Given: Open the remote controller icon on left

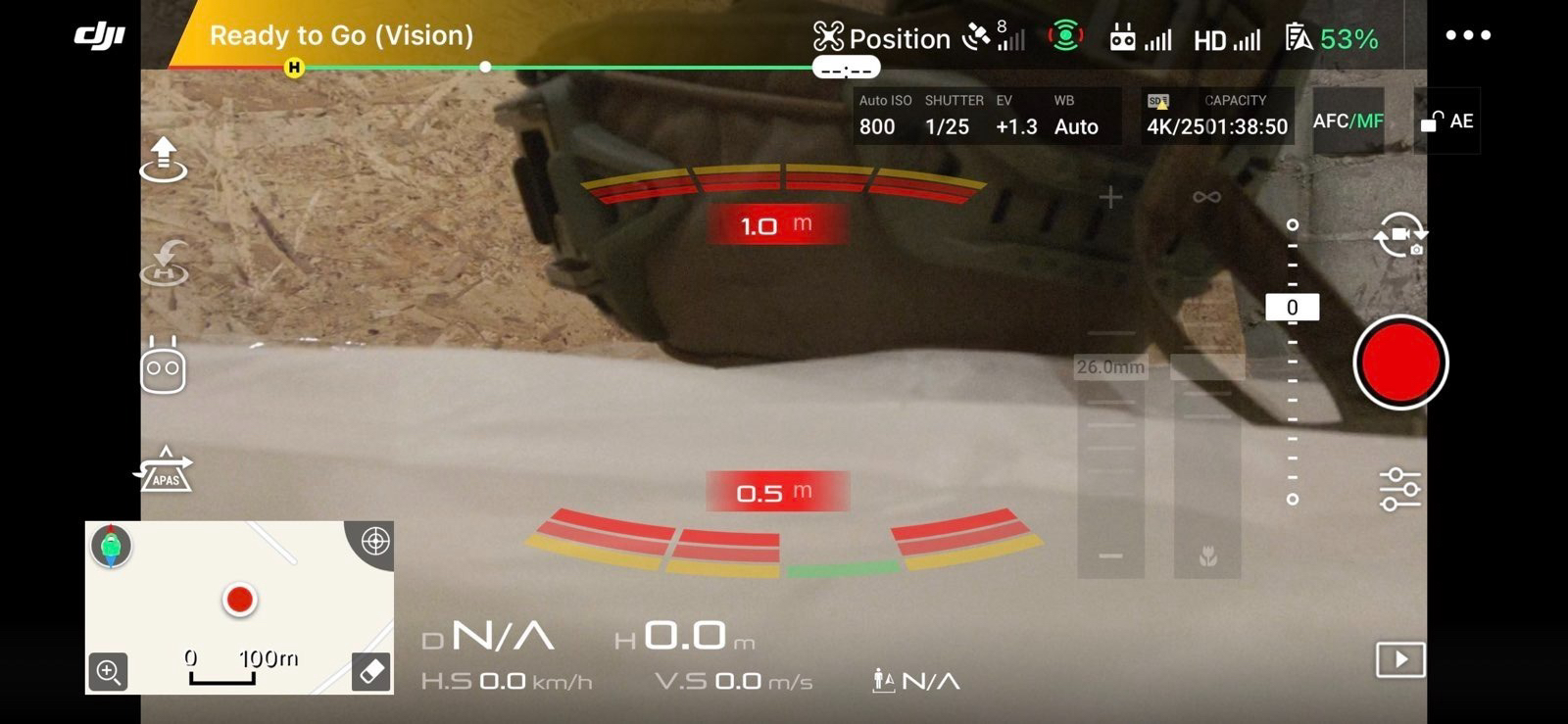Looking at the screenshot, I should point(163,366).
